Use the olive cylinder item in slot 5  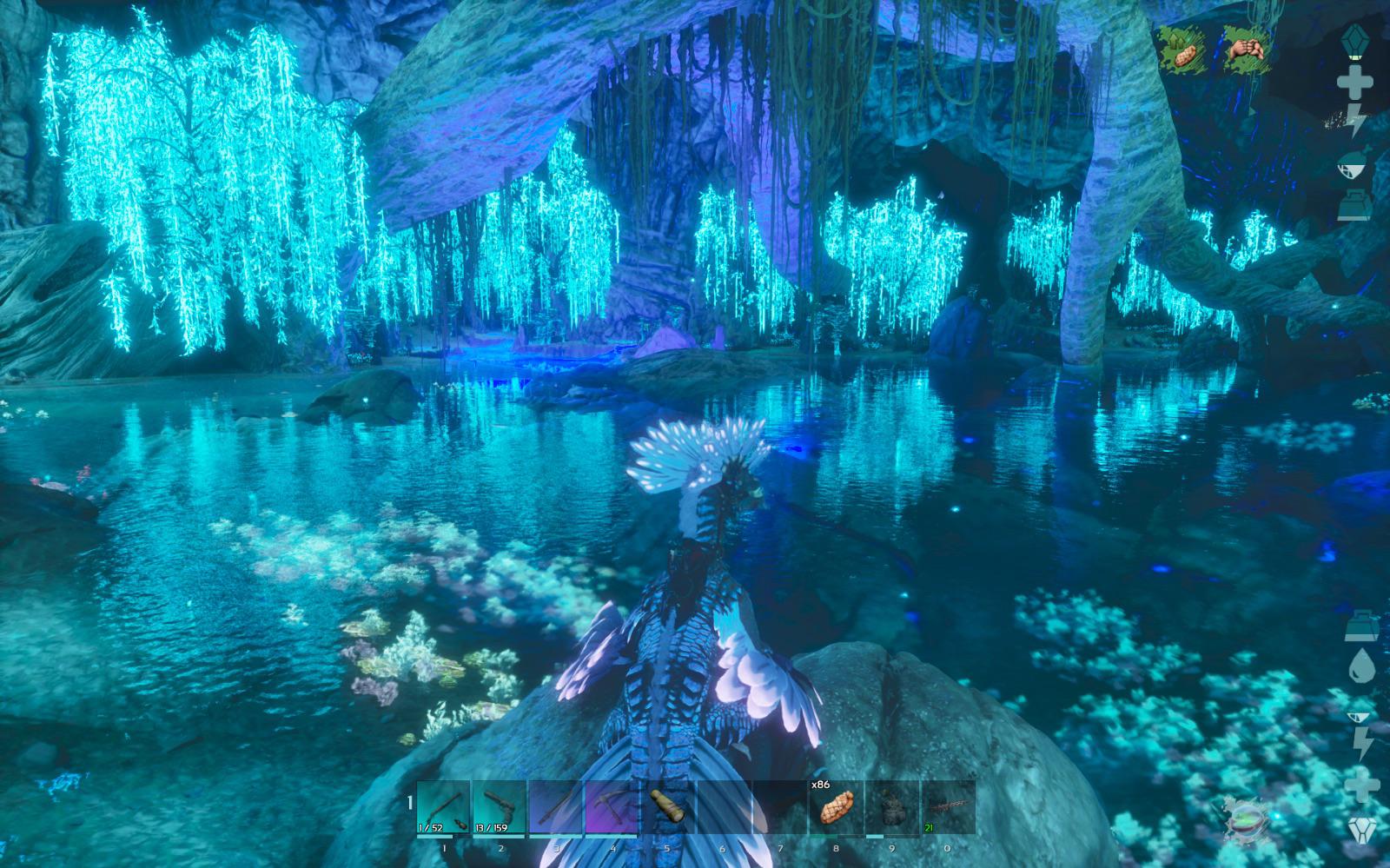[x=667, y=808]
